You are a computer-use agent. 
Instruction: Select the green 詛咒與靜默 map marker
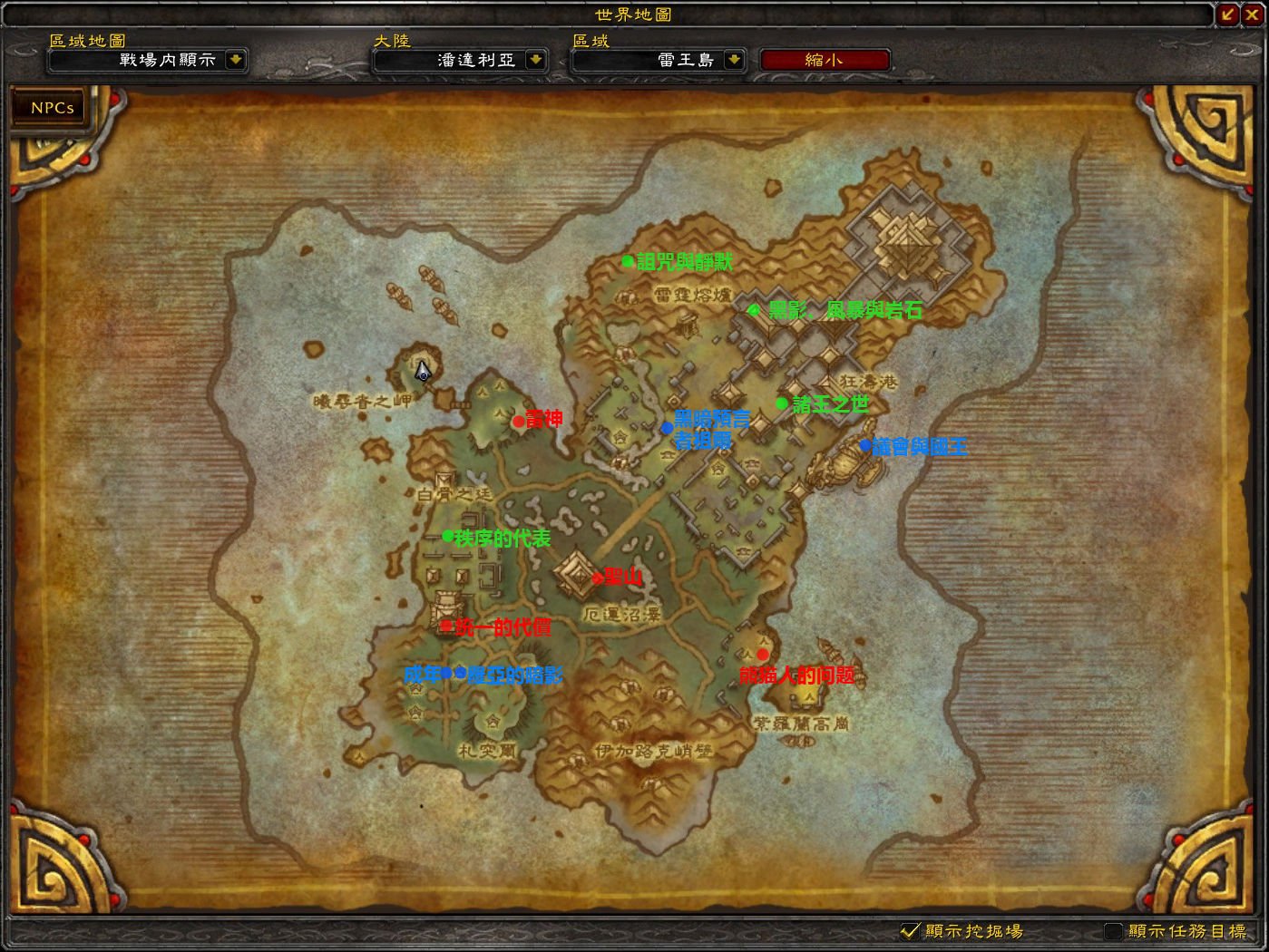(627, 261)
